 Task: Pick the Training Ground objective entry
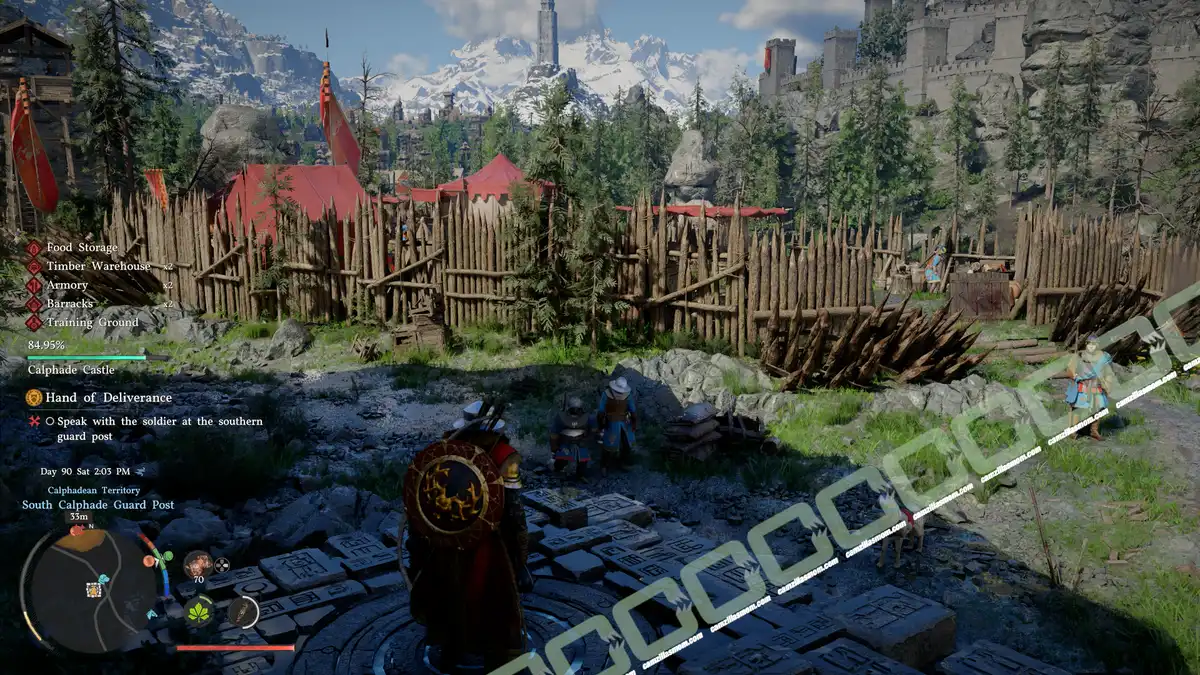[x=92, y=323]
